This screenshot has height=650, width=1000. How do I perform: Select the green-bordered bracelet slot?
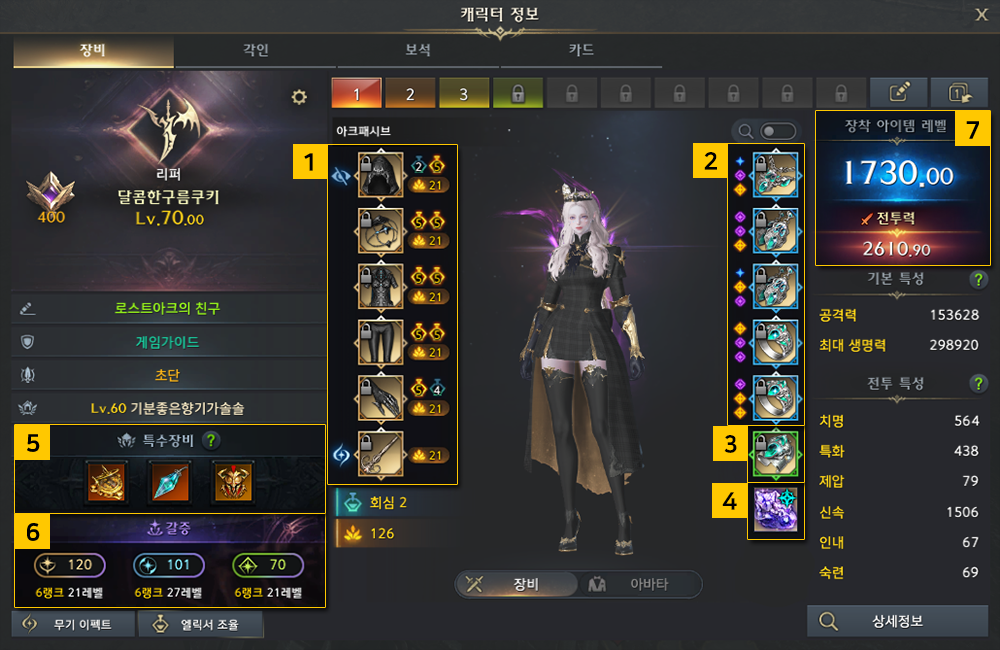(774, 453)
